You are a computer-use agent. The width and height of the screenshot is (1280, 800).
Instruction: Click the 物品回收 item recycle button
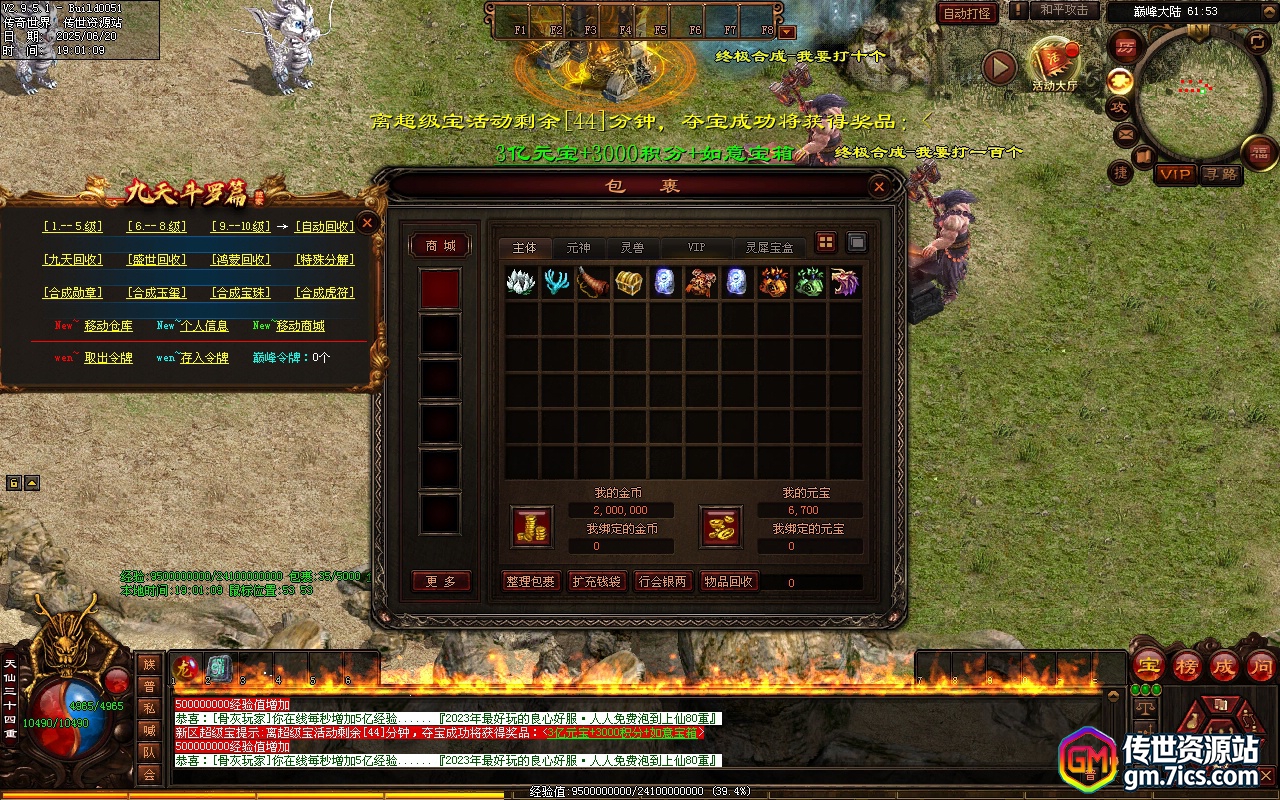[x=728, y=581]
